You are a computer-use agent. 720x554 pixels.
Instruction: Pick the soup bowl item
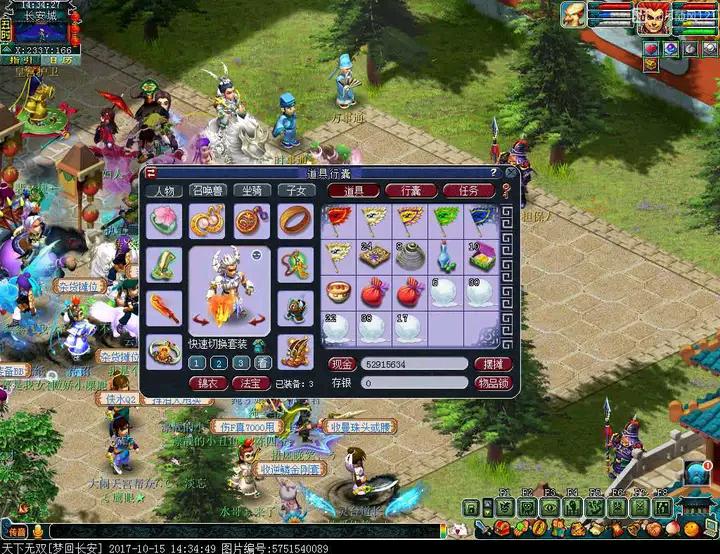[x=338, y=293]
